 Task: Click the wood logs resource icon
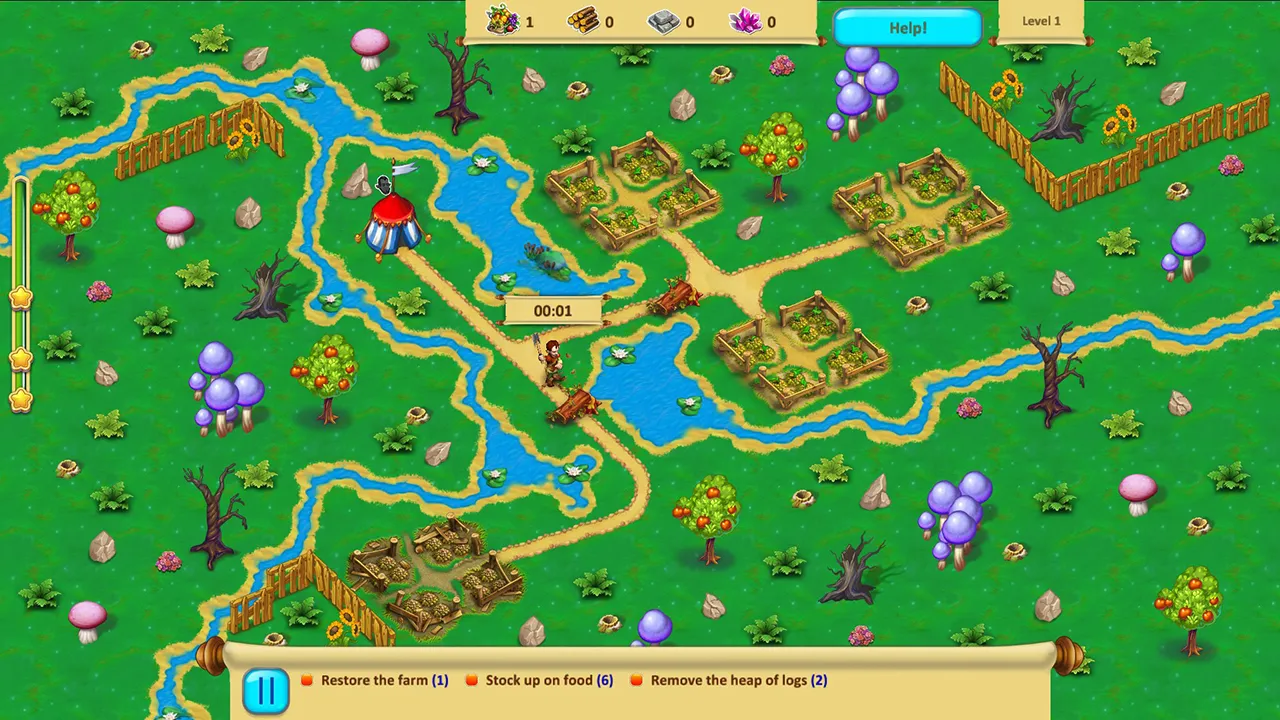[x=585, y=21]
